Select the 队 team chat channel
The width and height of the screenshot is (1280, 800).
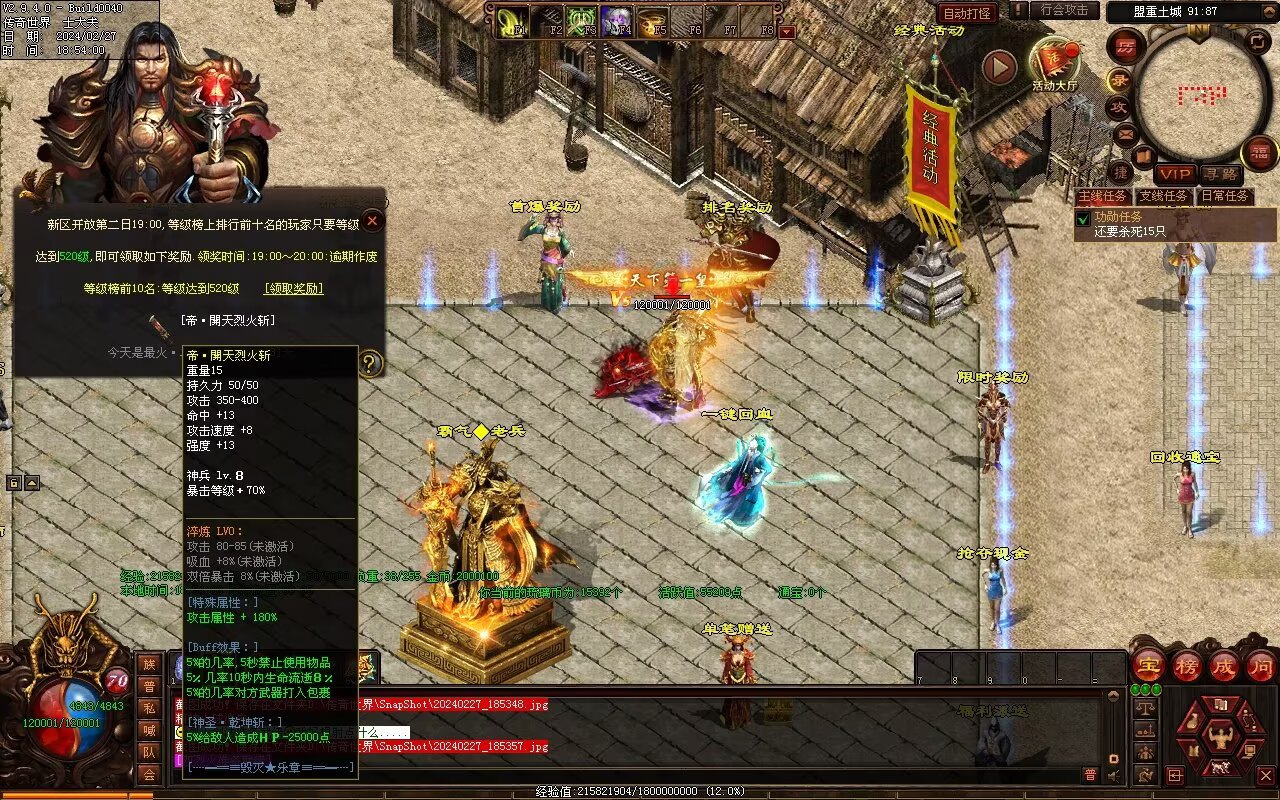pyautogui.click(x=149, y=752)
